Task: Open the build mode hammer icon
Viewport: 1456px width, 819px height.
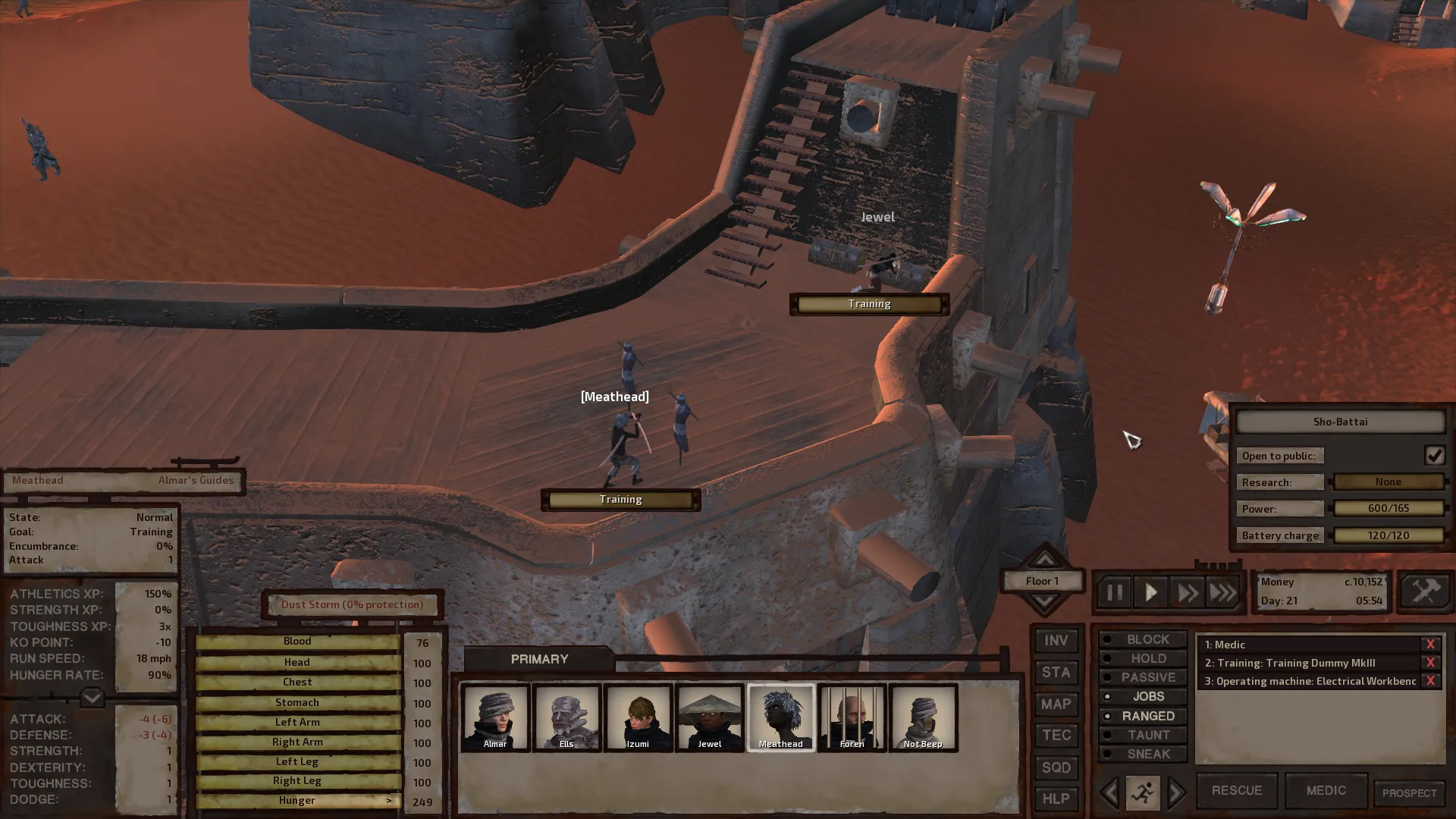Action: pyautogui.click(x=1425, y=591)
